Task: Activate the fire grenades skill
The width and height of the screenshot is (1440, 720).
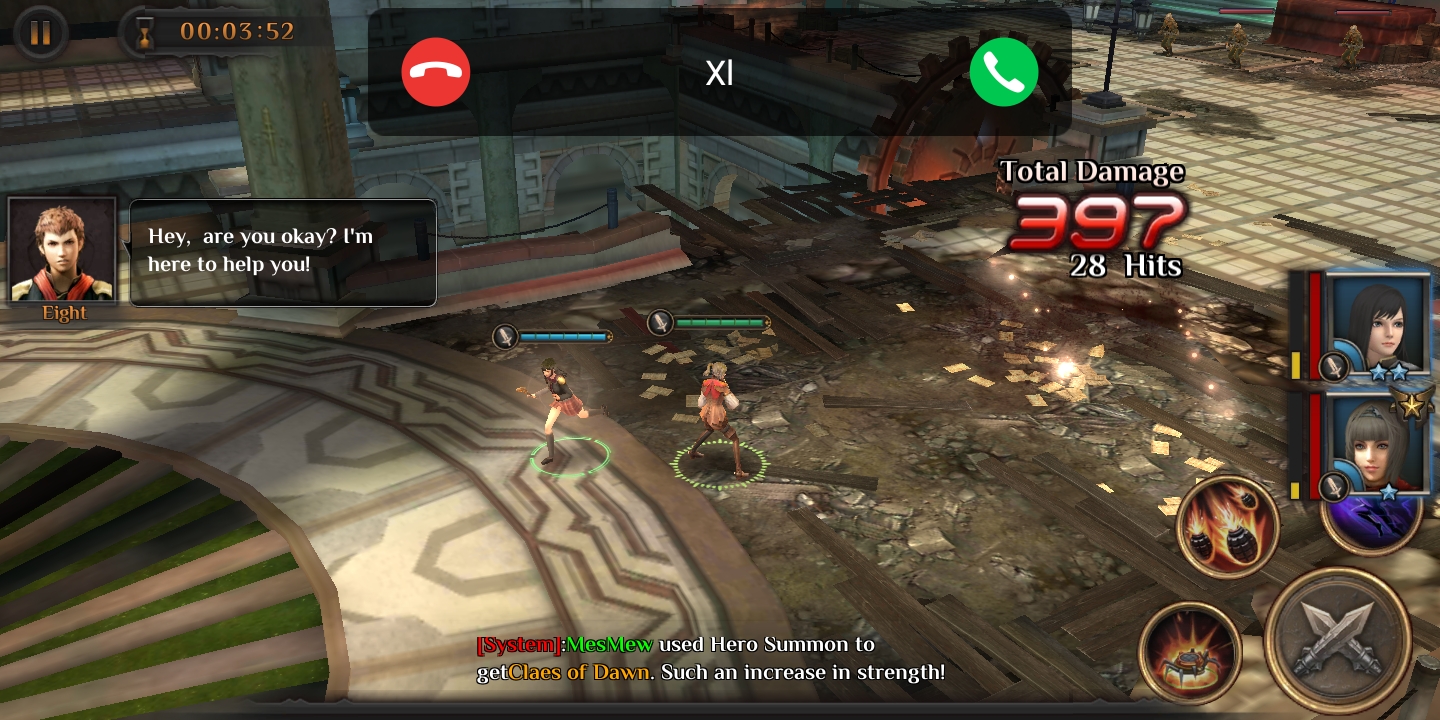Action: (1227, 526)
